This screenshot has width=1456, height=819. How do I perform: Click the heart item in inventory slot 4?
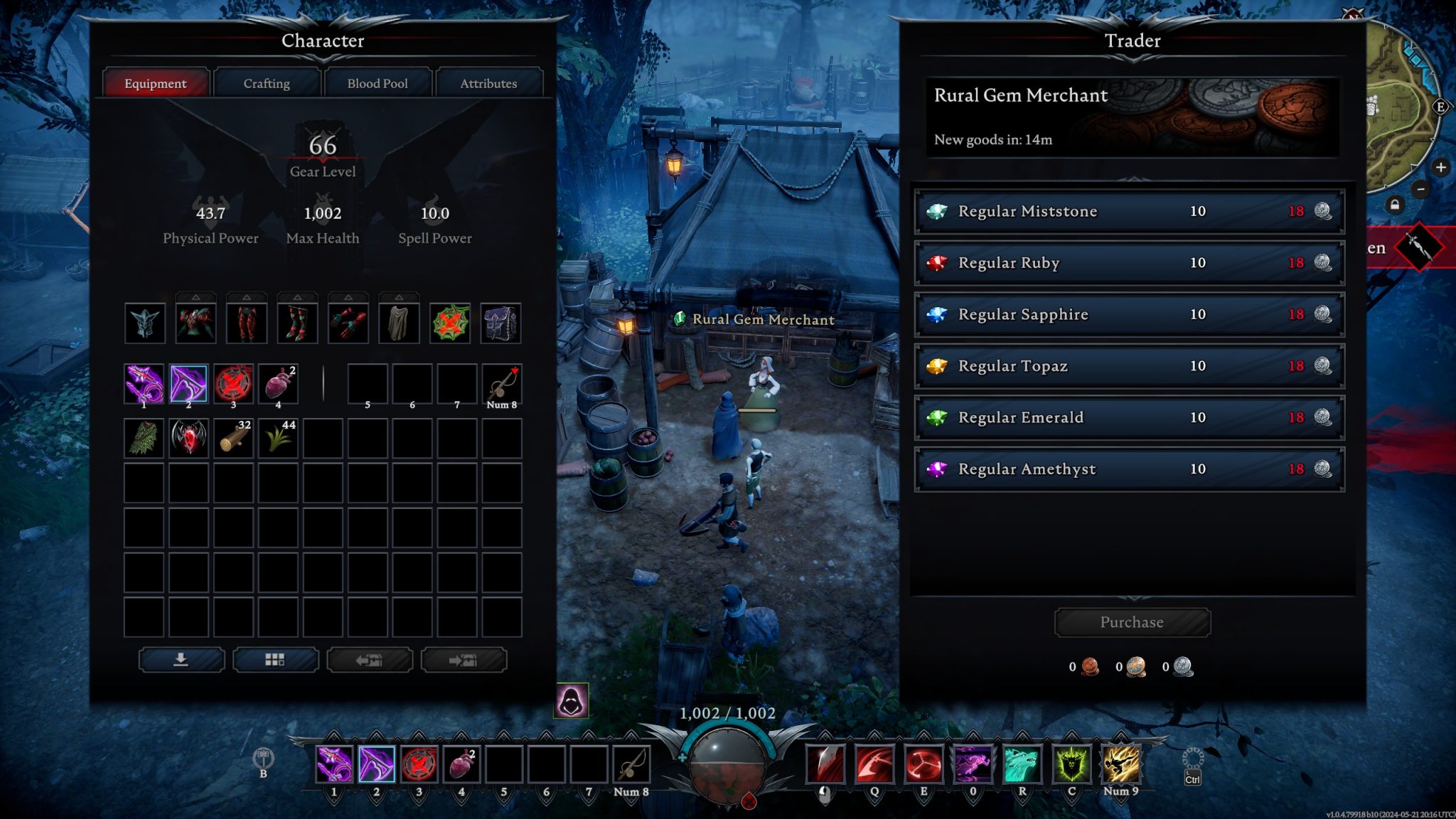click(279, 384)
